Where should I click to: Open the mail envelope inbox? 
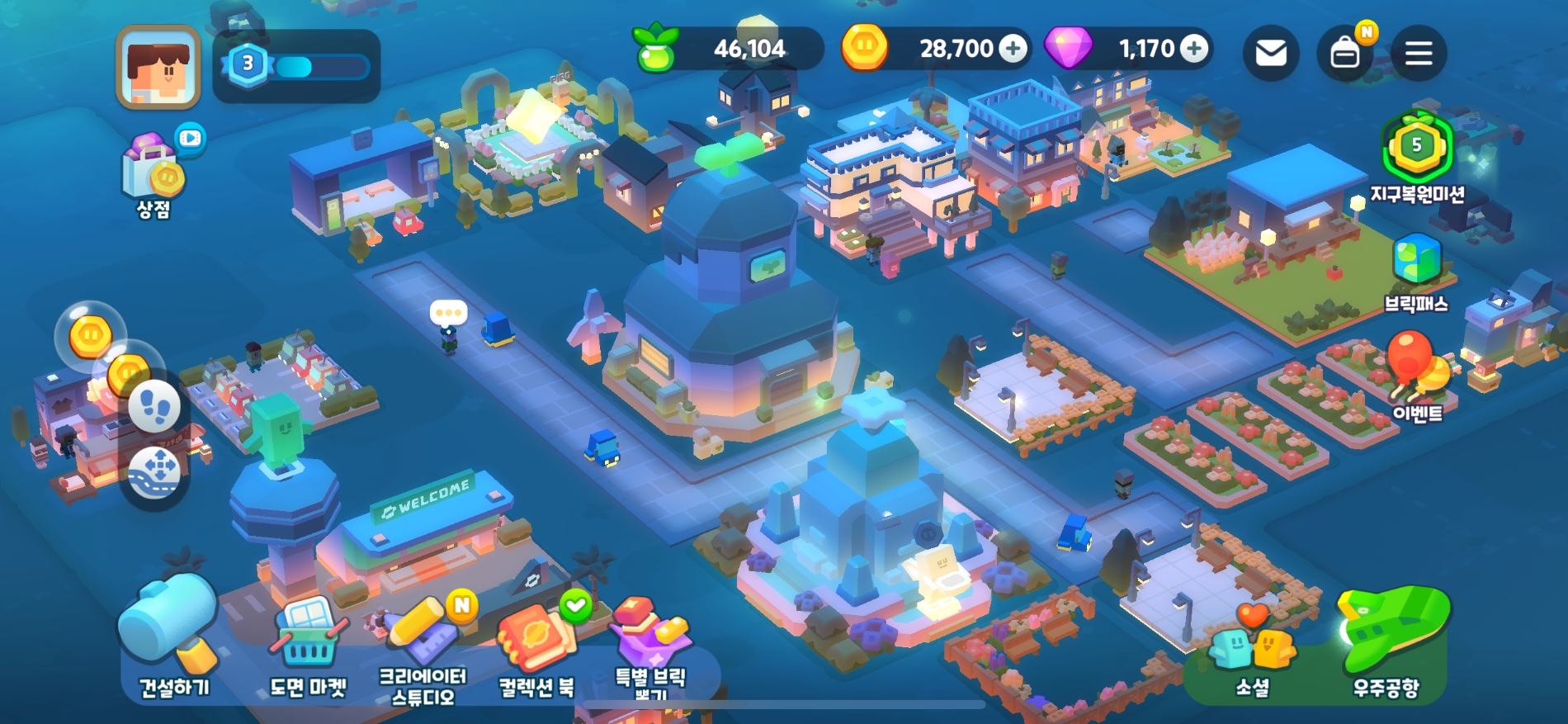[1271, 54]
